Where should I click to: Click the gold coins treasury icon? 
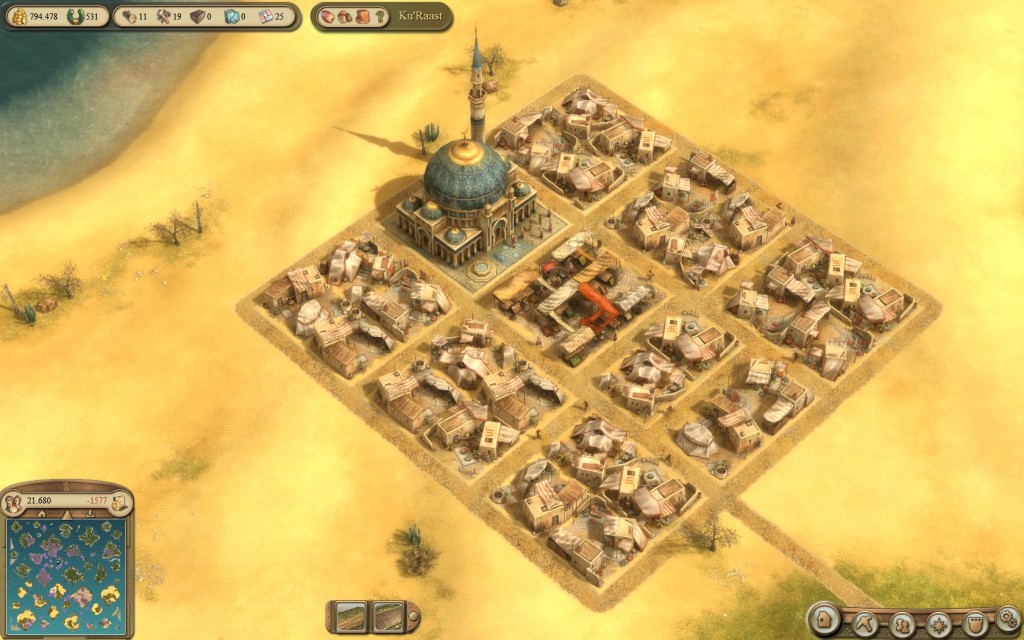tap(19, 16)
